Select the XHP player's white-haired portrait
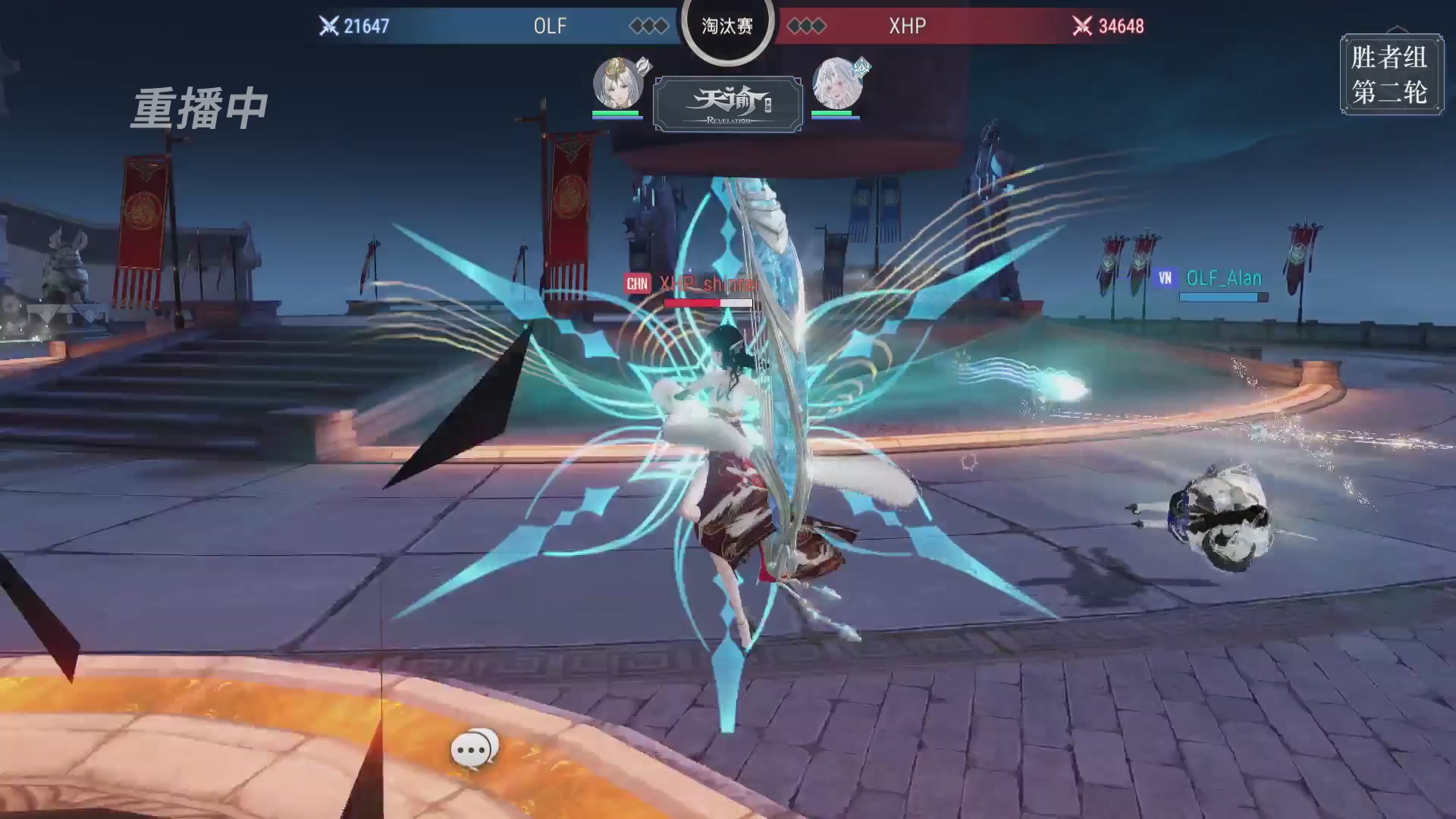Viewport: 1456px width, 819px height. (x=837, y=83)
